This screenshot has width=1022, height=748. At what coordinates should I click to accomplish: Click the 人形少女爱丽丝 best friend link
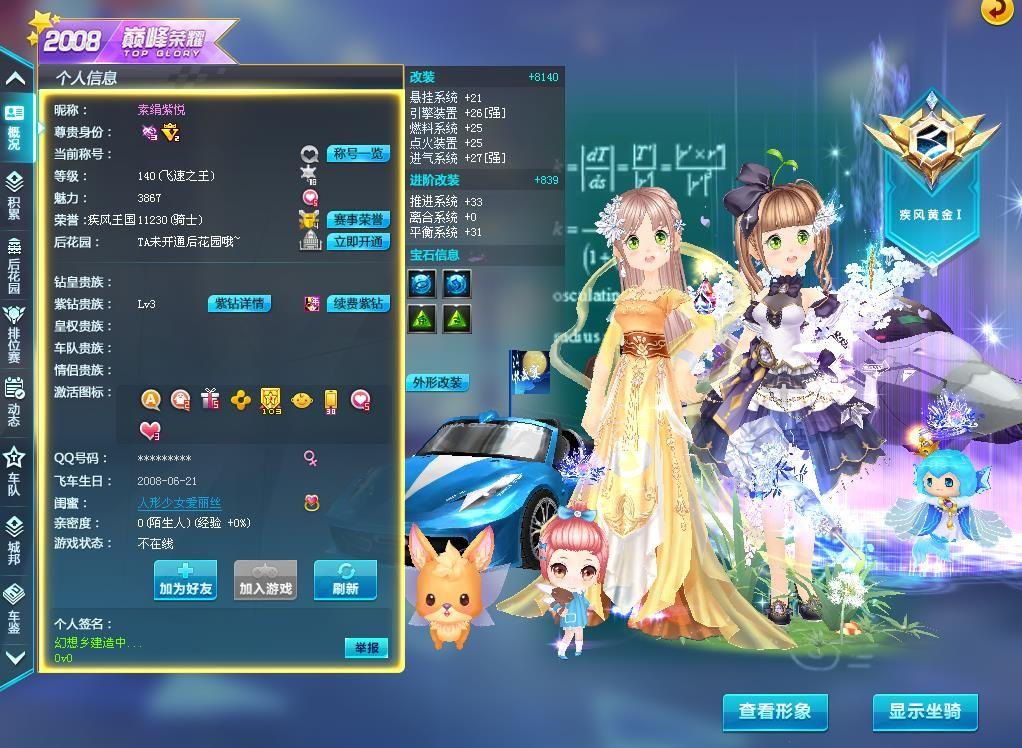pyautogui.click(x=179, y=503)
